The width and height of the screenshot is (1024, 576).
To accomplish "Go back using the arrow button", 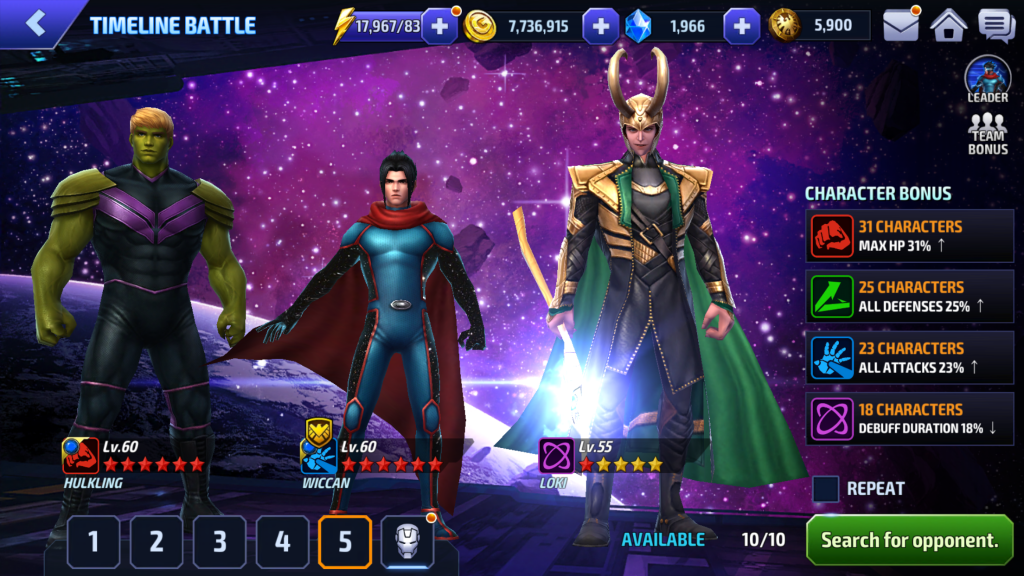I will pos(37,24).
